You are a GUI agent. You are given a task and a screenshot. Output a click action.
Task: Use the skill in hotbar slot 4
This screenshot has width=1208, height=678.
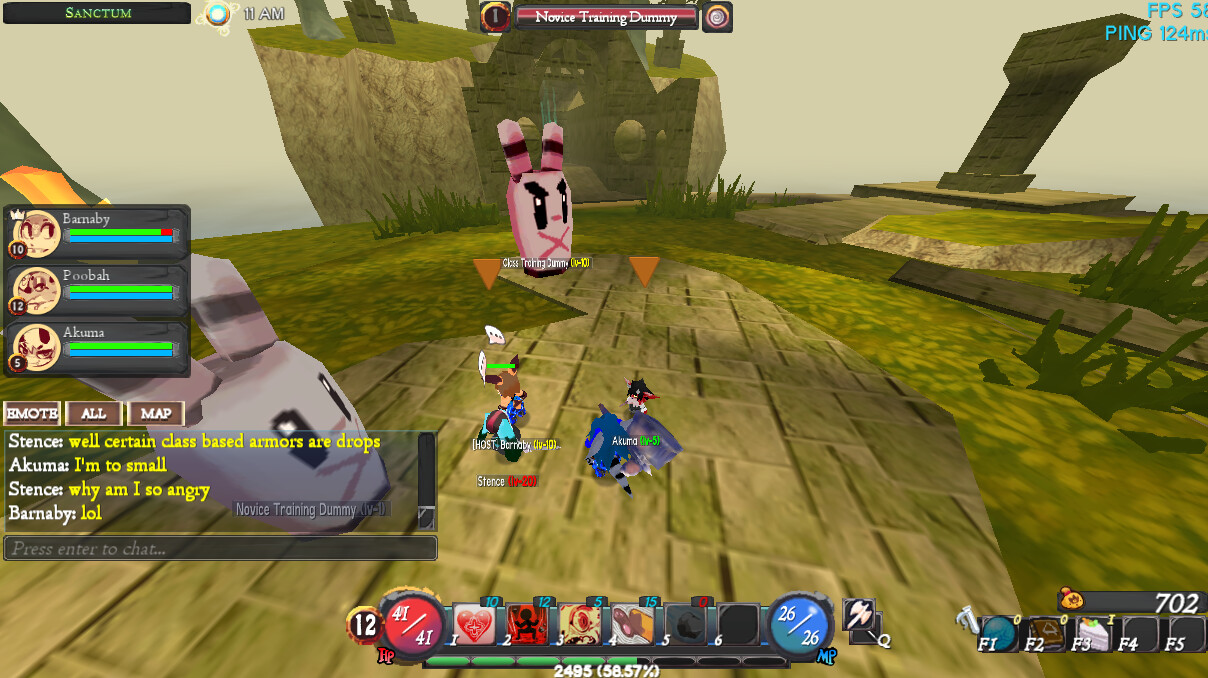[632, 625]
